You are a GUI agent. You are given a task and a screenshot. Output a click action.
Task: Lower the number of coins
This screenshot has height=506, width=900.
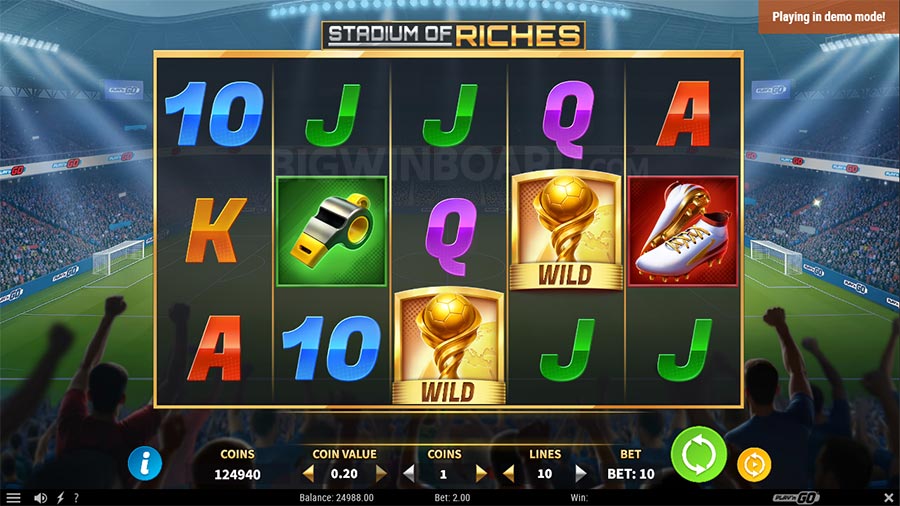pos(408,473)
